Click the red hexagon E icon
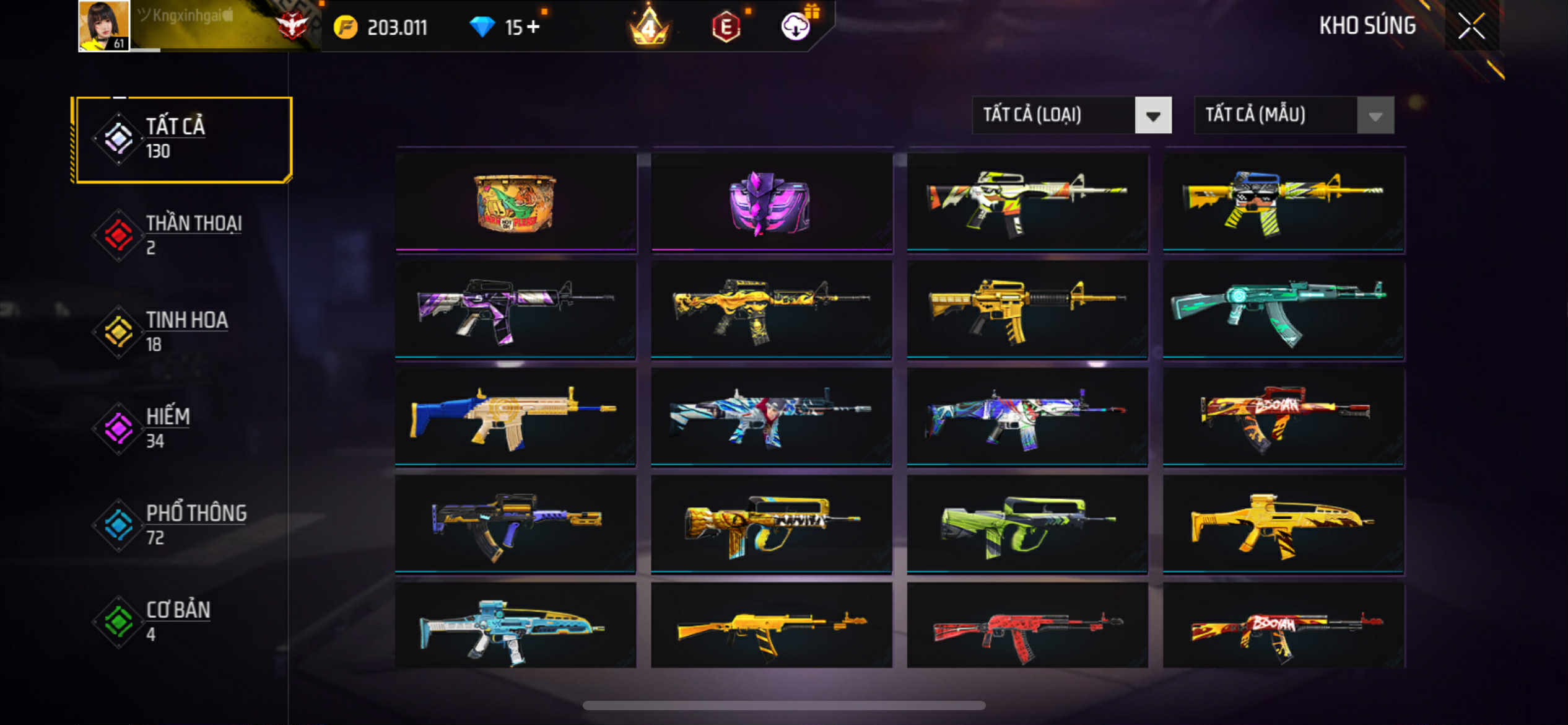Screen dimensions: 1568x725 726,27
